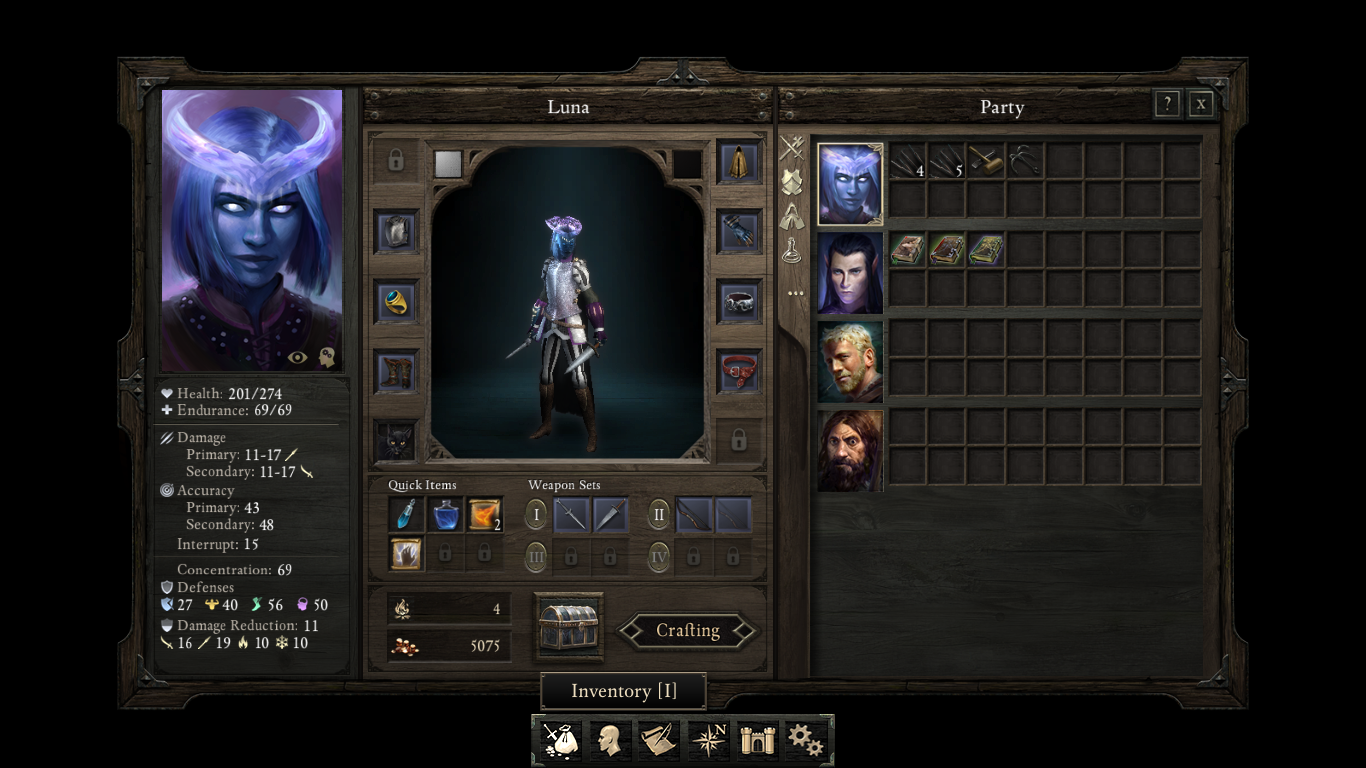
Task: Open the journal from the bottom toolbar
Action: tap(658, 740)
